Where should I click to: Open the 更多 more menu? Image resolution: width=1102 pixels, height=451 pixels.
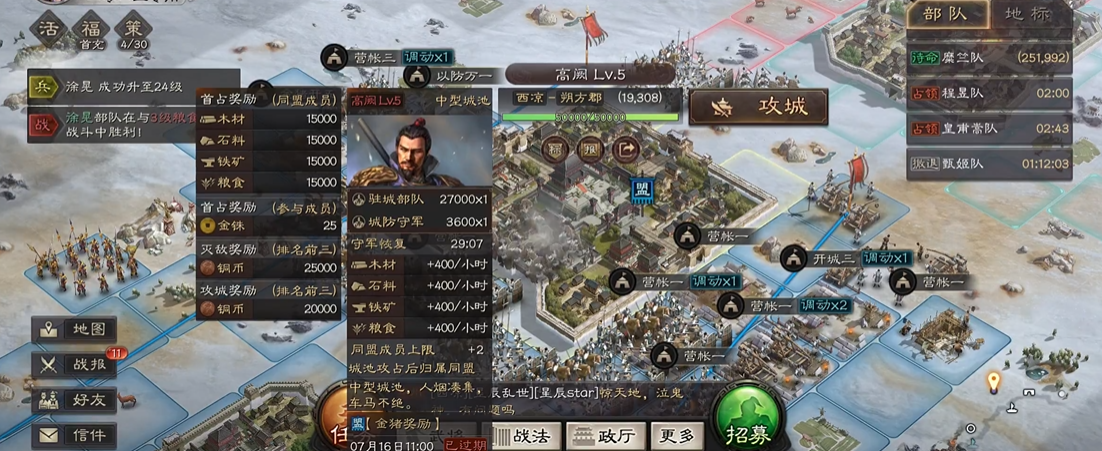click(x=676, y=436)
